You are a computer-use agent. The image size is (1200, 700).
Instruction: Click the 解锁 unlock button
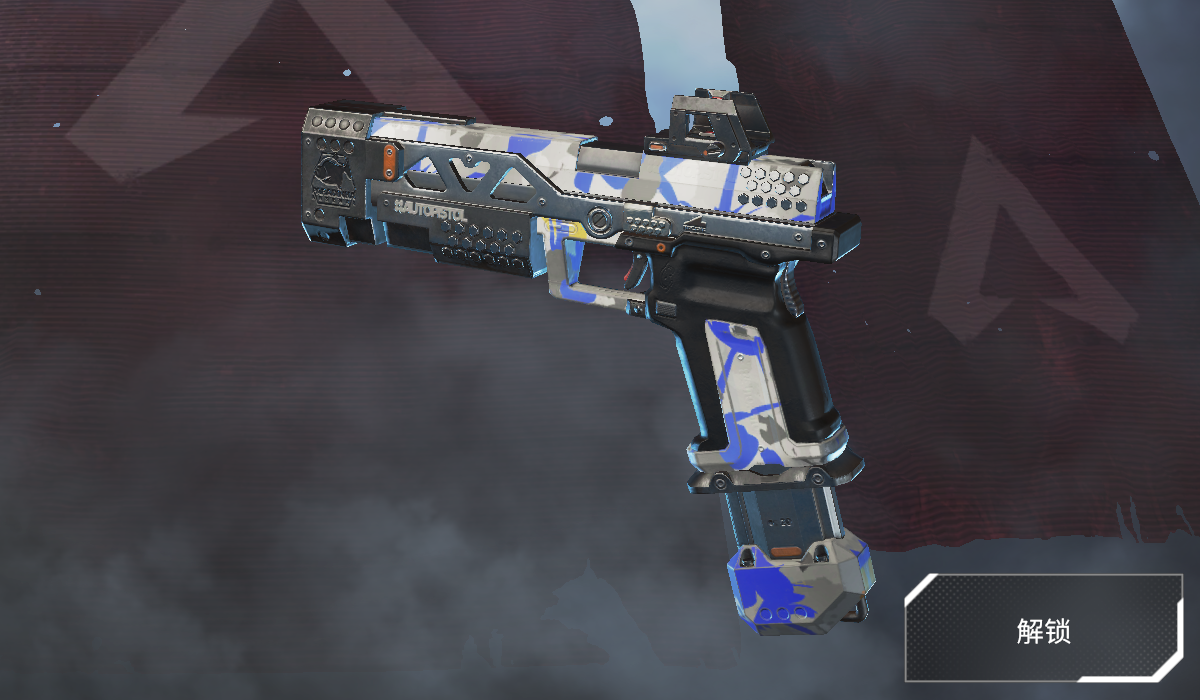(1043, 629)
